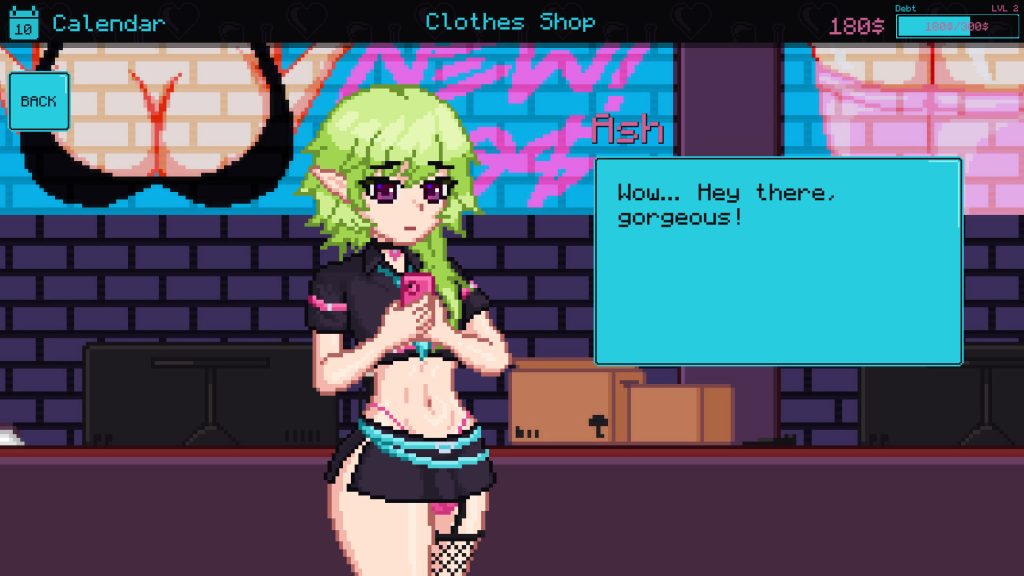Open the Calendar from the top bar
Image resolution: width=1024 pixels, height=576 pixels.
tap(88, 22)
